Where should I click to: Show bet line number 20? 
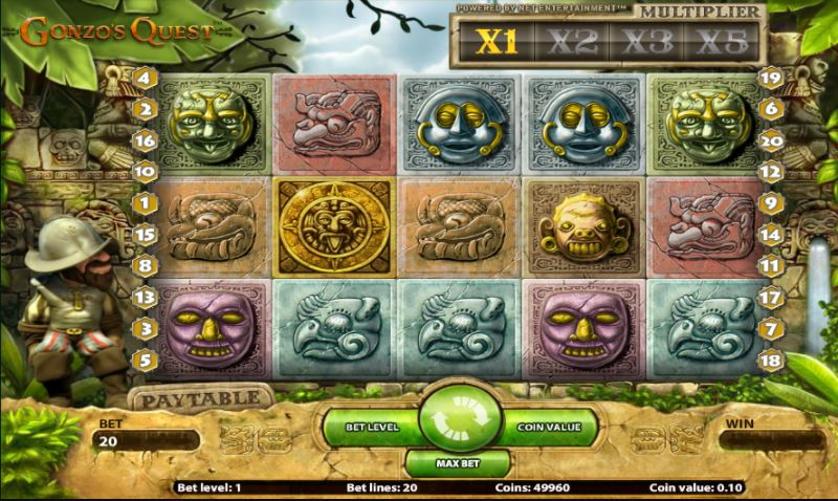pos(770,141)
